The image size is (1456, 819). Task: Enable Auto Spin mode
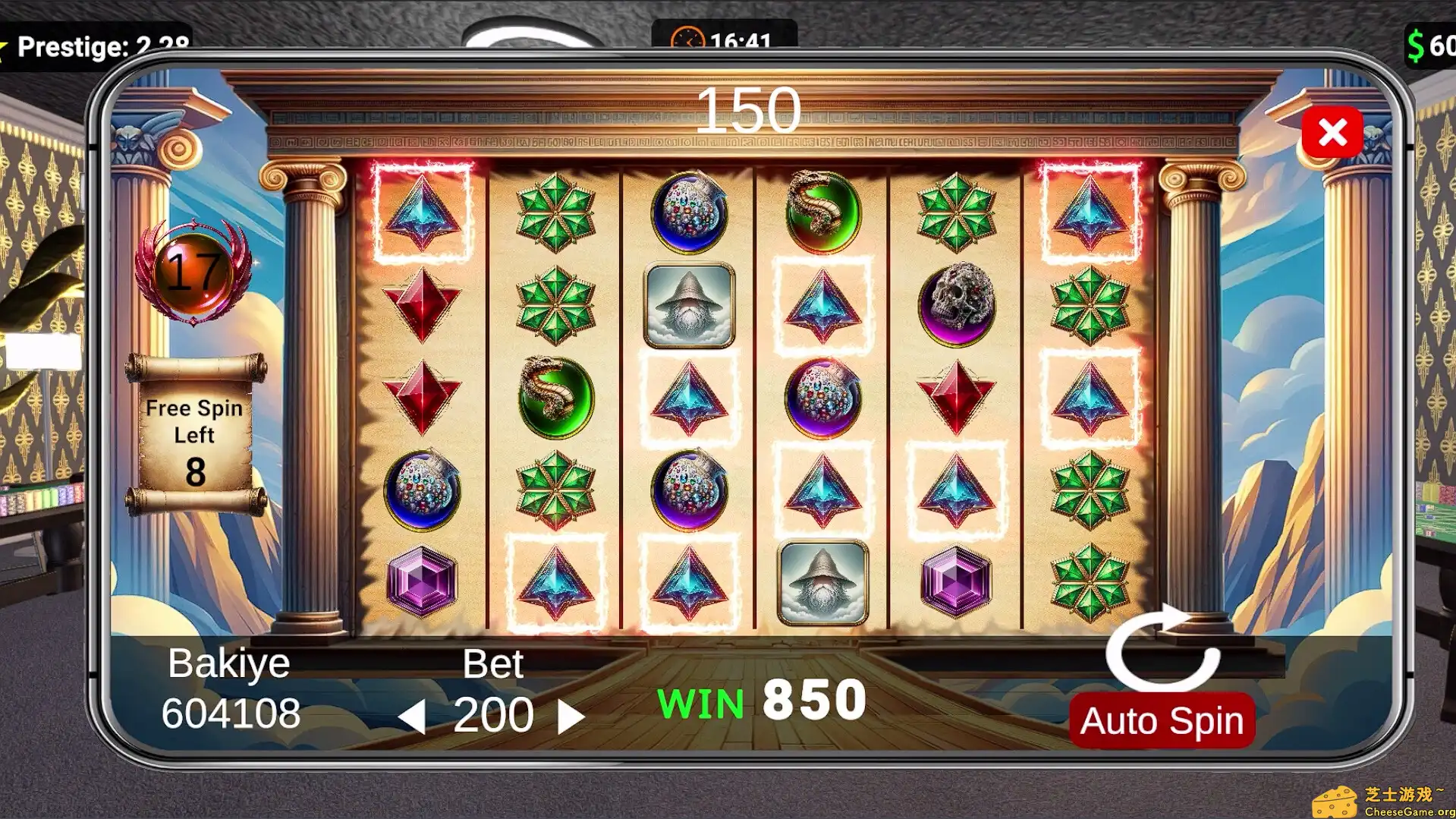point(1161,719)
